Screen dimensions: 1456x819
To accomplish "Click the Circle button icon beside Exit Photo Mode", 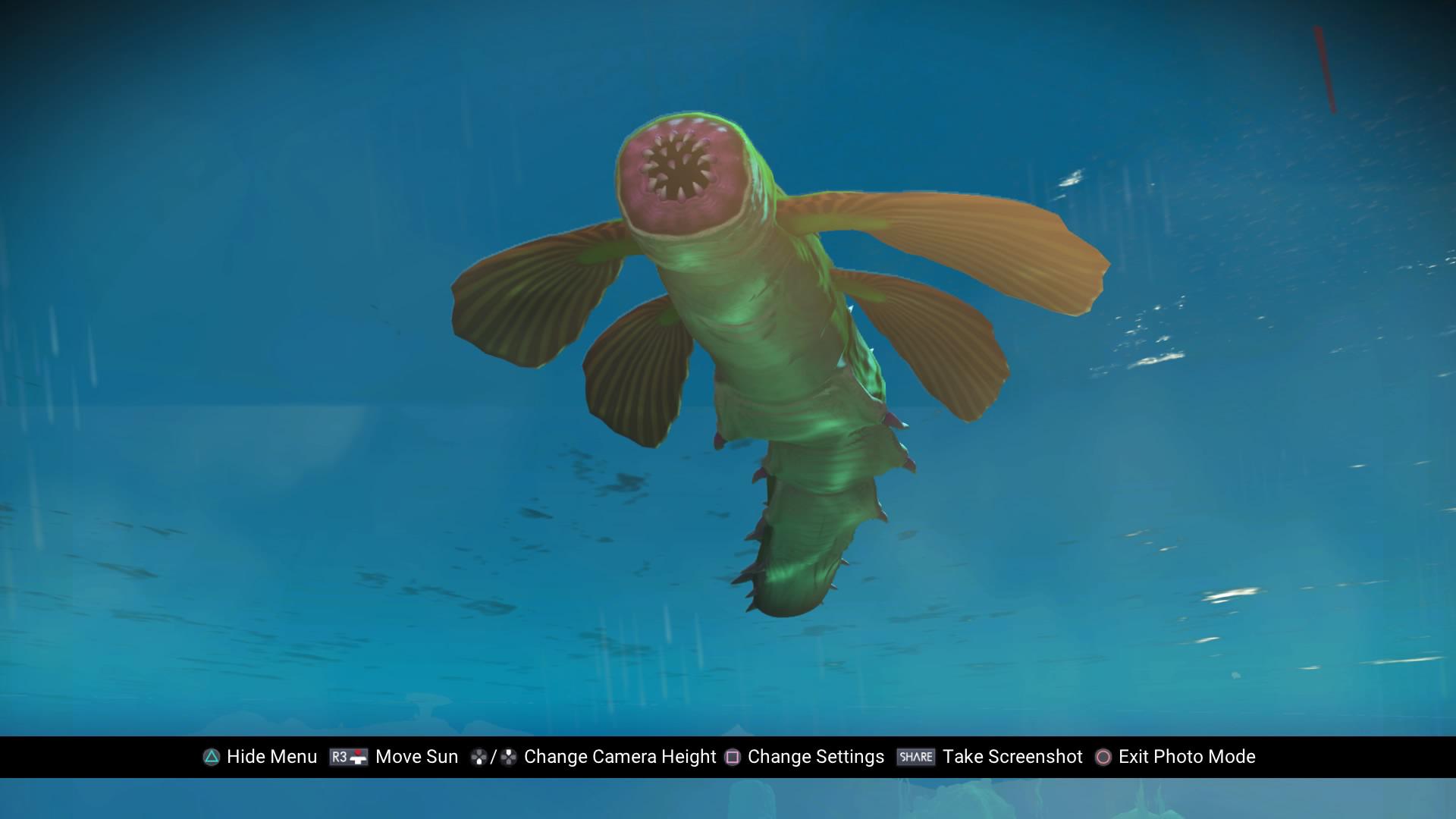I will [x=1102, y=757].
